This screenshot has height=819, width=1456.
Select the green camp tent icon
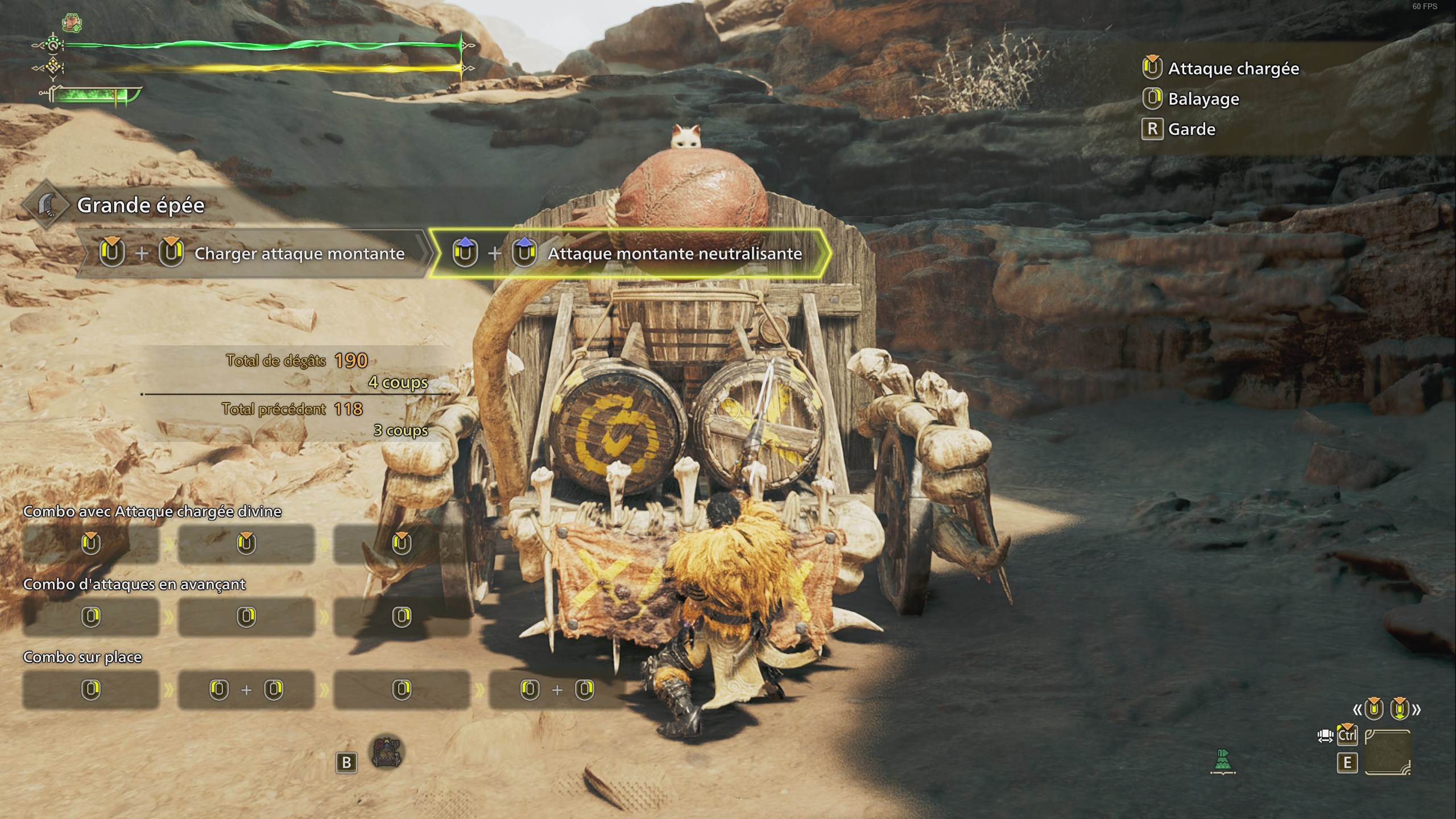tap(1223, 761)
